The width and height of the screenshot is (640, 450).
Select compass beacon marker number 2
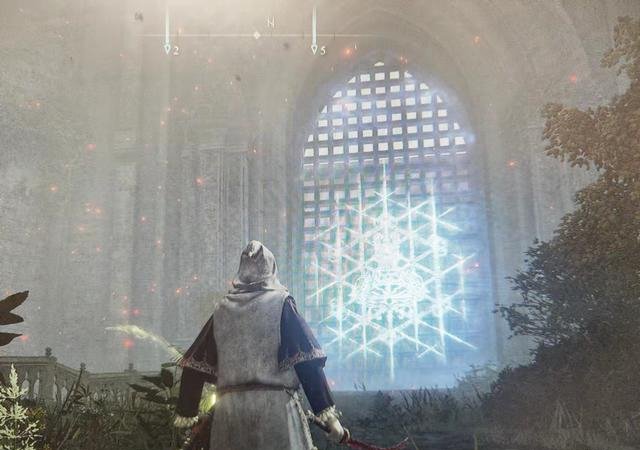167,47
